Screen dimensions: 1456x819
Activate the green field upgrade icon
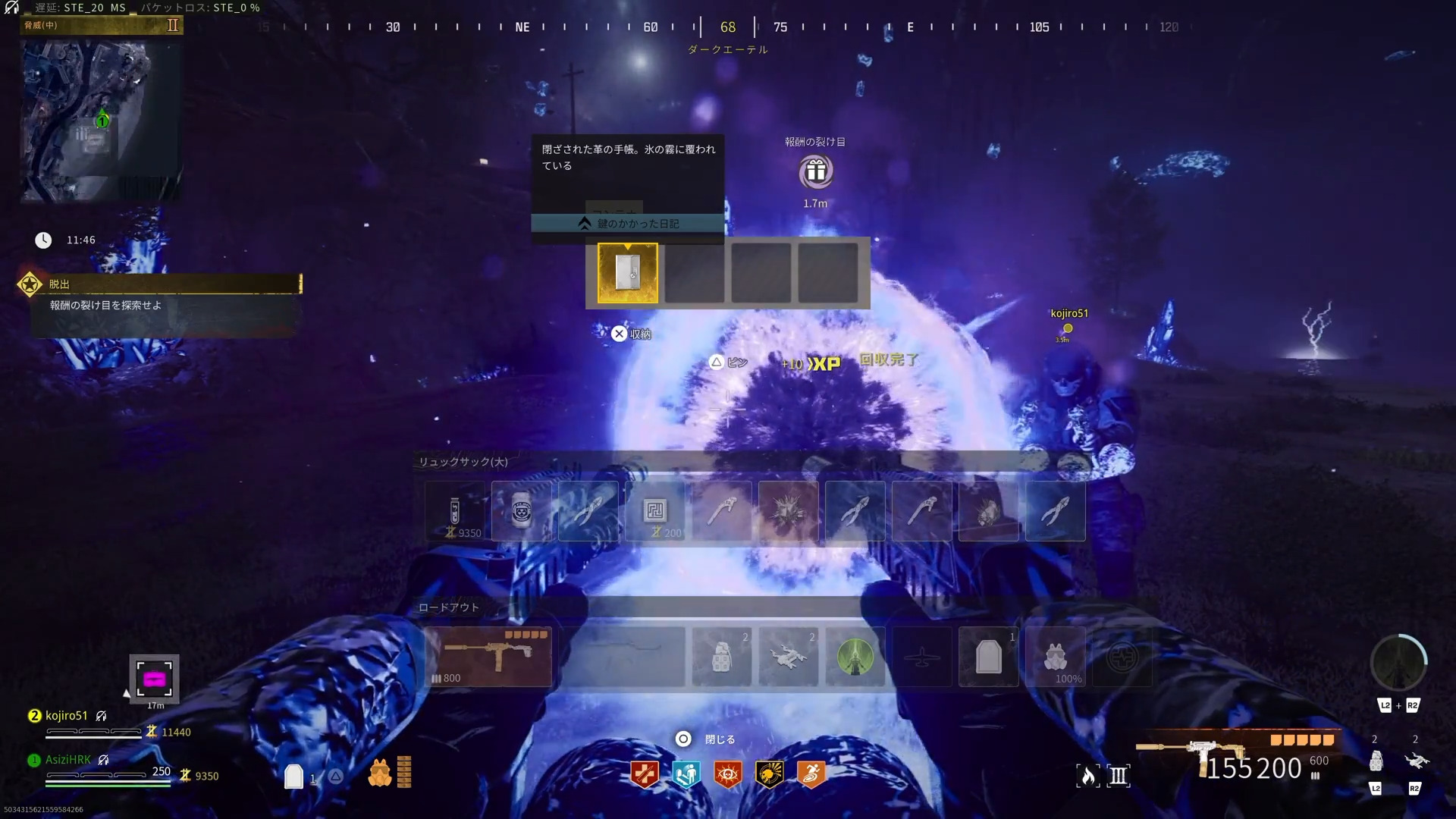click(855, 657)
